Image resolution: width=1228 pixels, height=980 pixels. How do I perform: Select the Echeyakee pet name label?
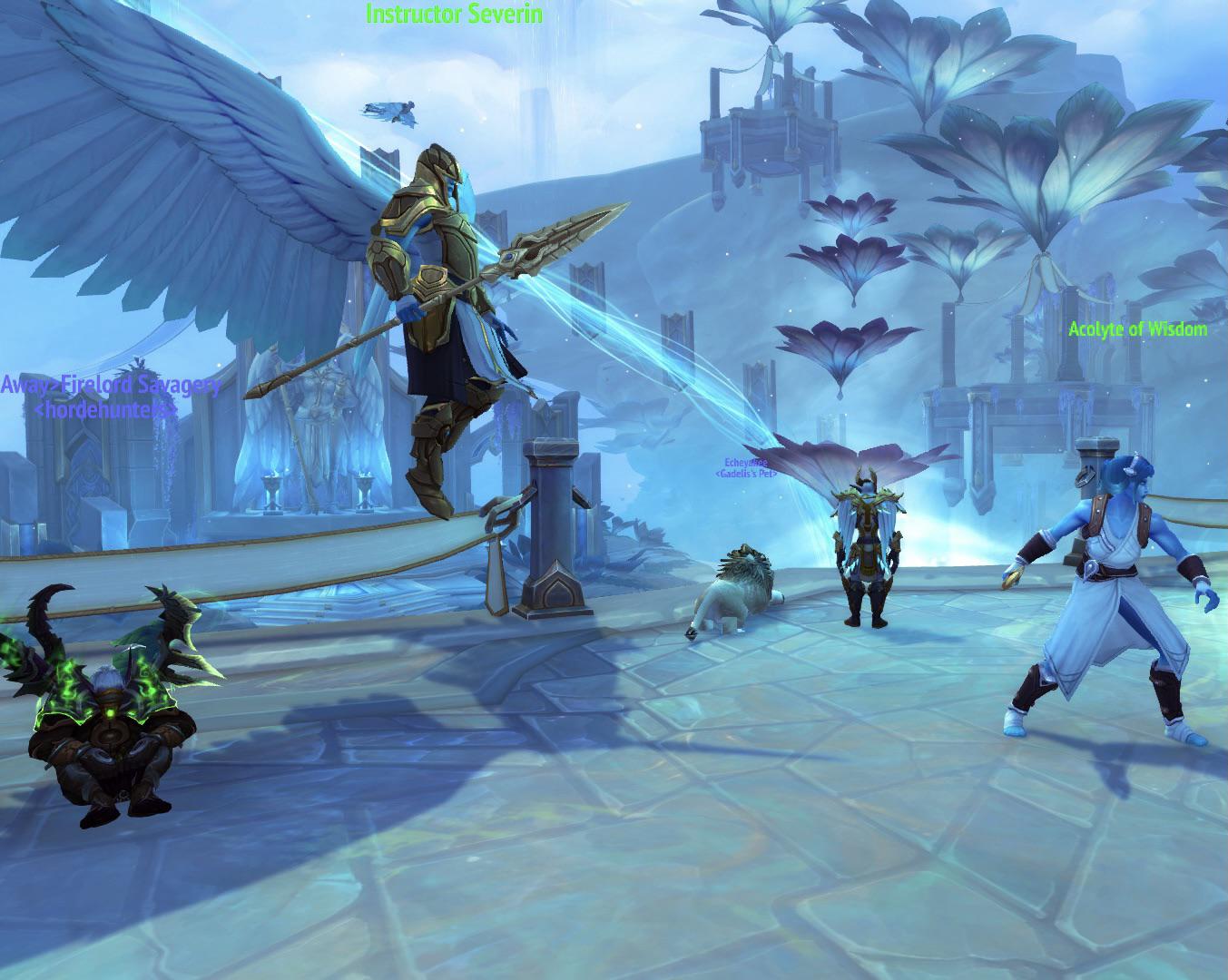(x=745, y=463)
